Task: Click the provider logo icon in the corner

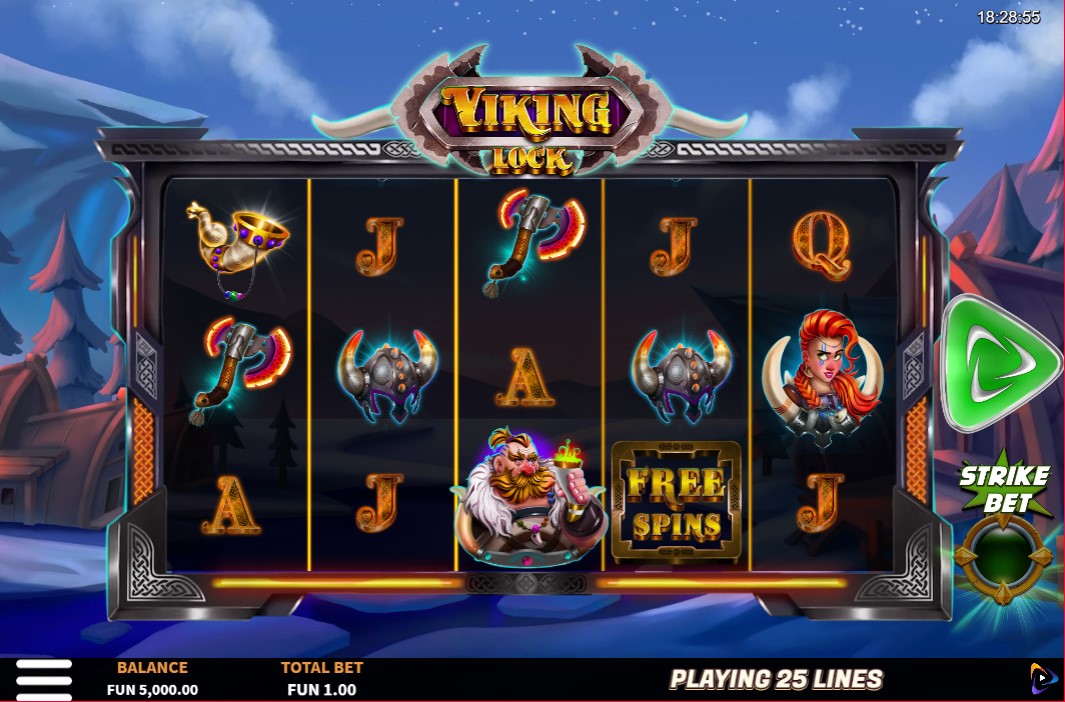Action: click(x=1043, y=678)
